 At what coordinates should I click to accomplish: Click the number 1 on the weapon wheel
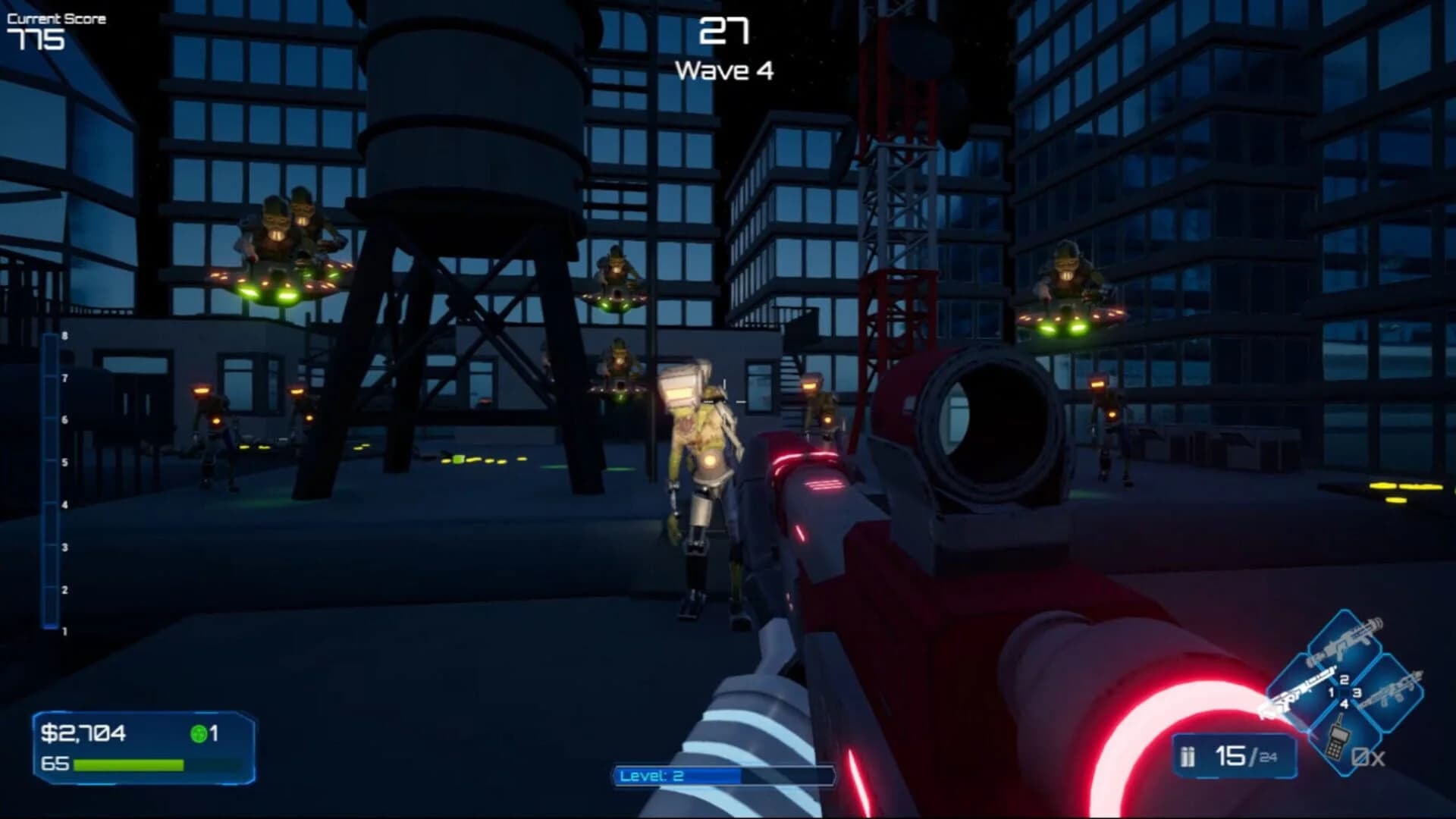point(1332,692)
